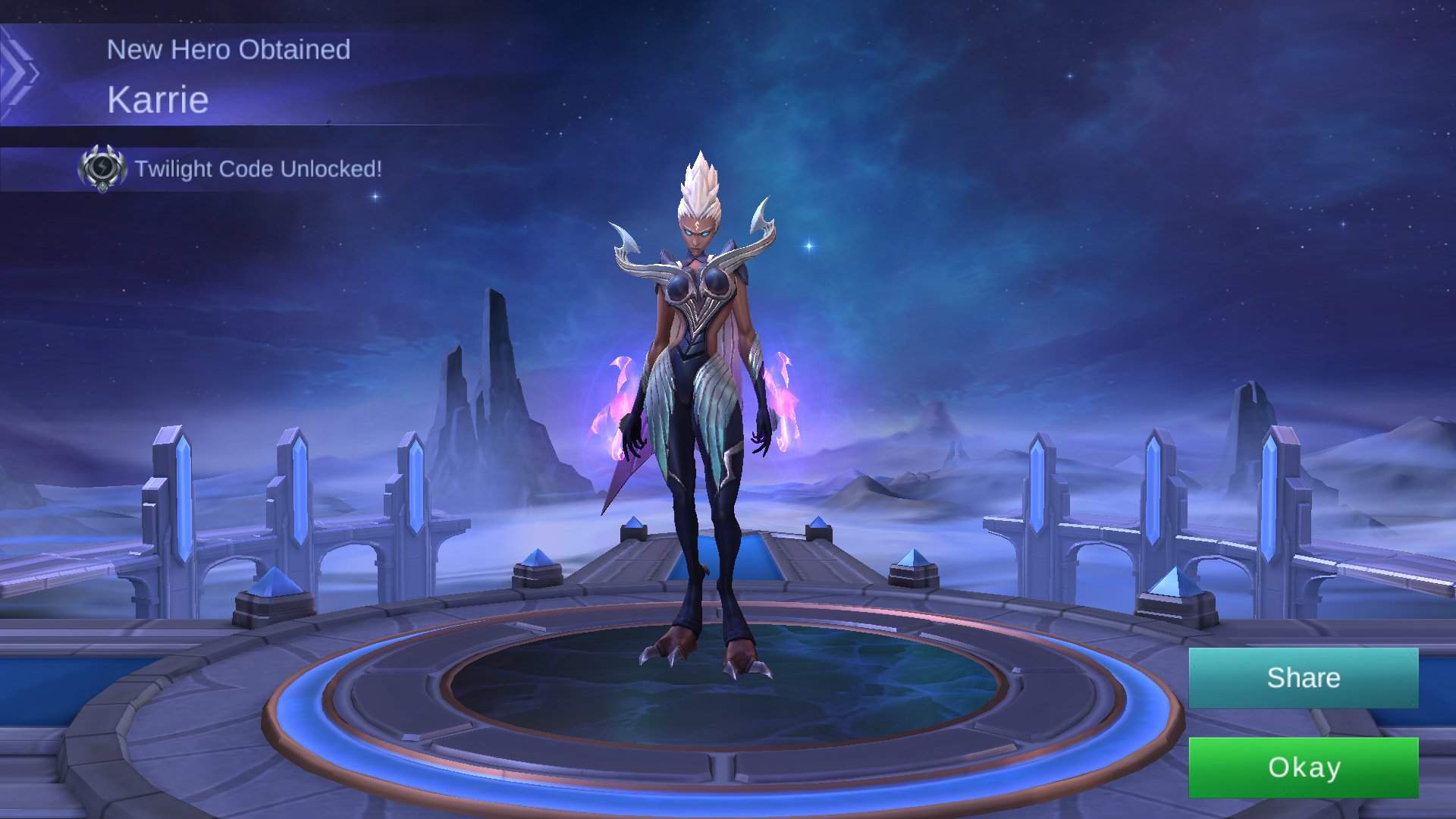Click the 'Twilight Code Unlocked!' text

pos(259,168)
